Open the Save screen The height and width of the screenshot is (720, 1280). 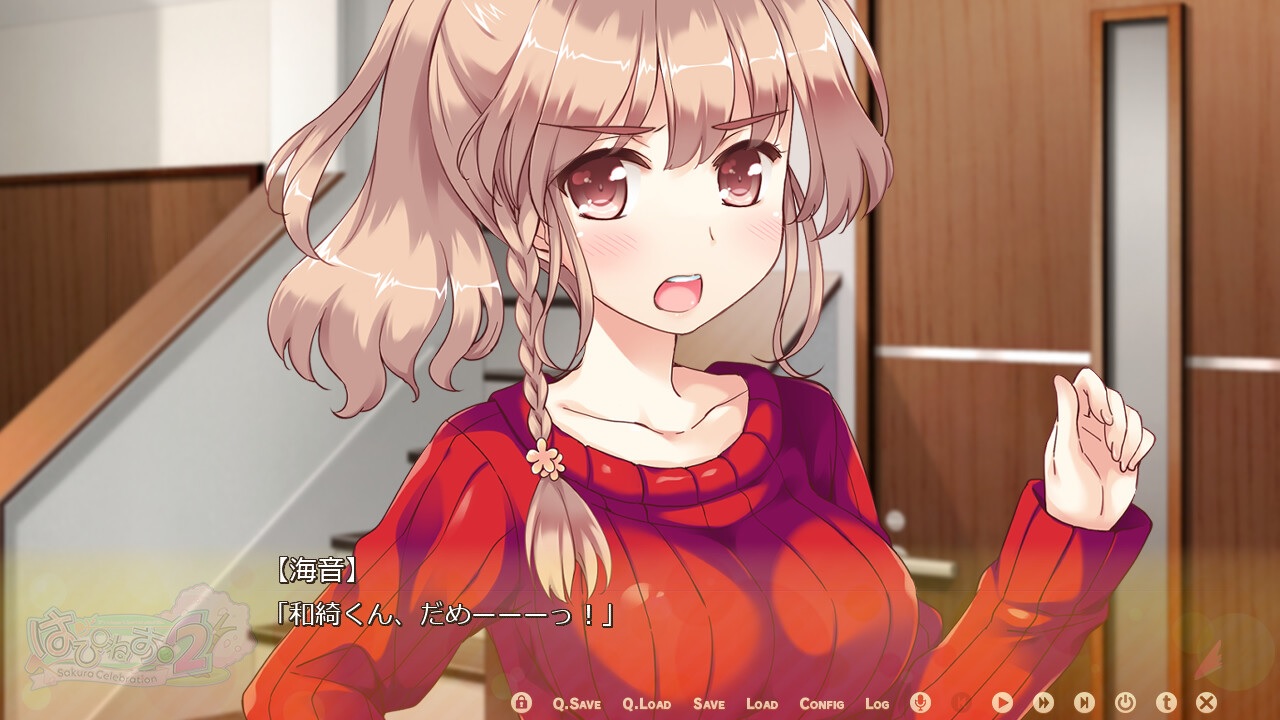tap(708, 703)
